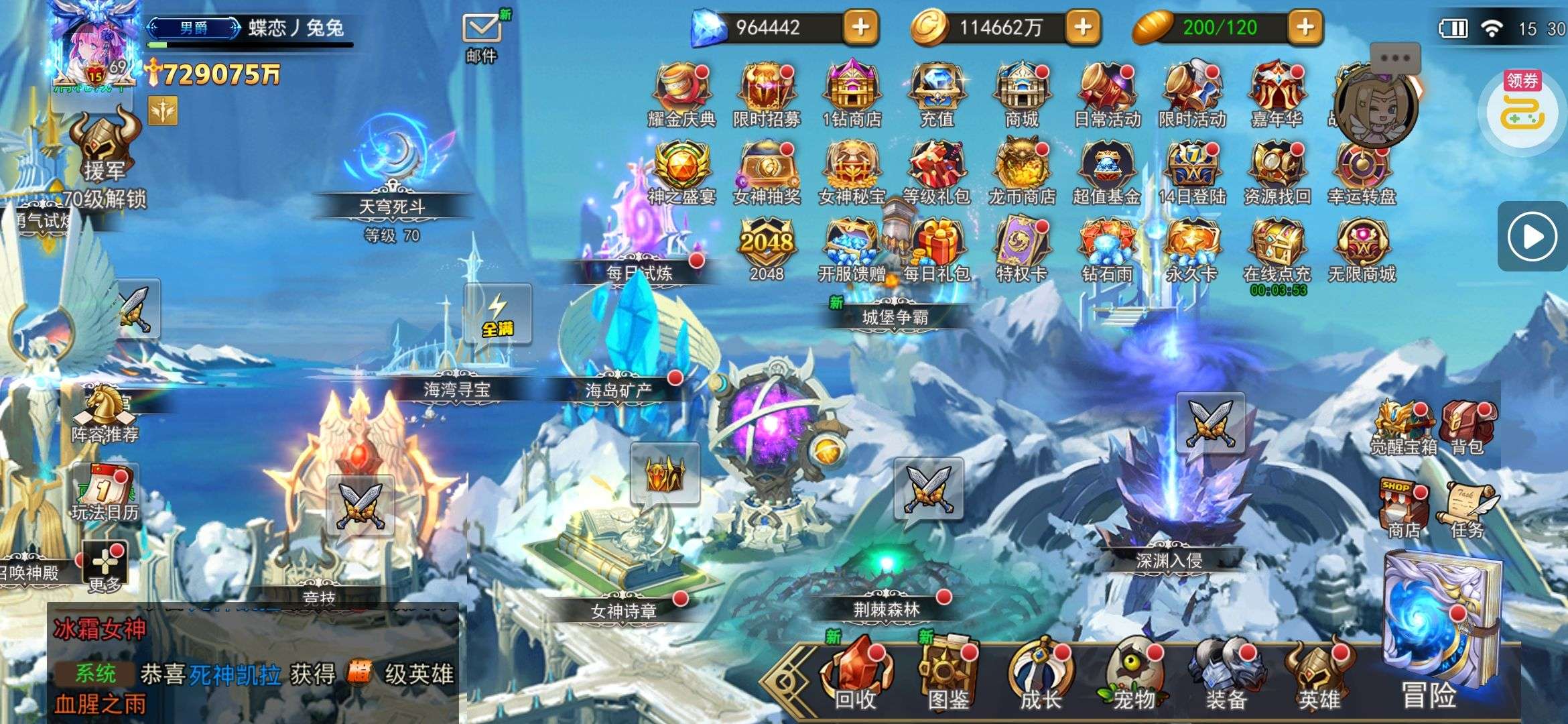Open the 特权卡 privilege card
Image resolution: width=1568 pixels, height=724 pixels.
pos(1021,248)
